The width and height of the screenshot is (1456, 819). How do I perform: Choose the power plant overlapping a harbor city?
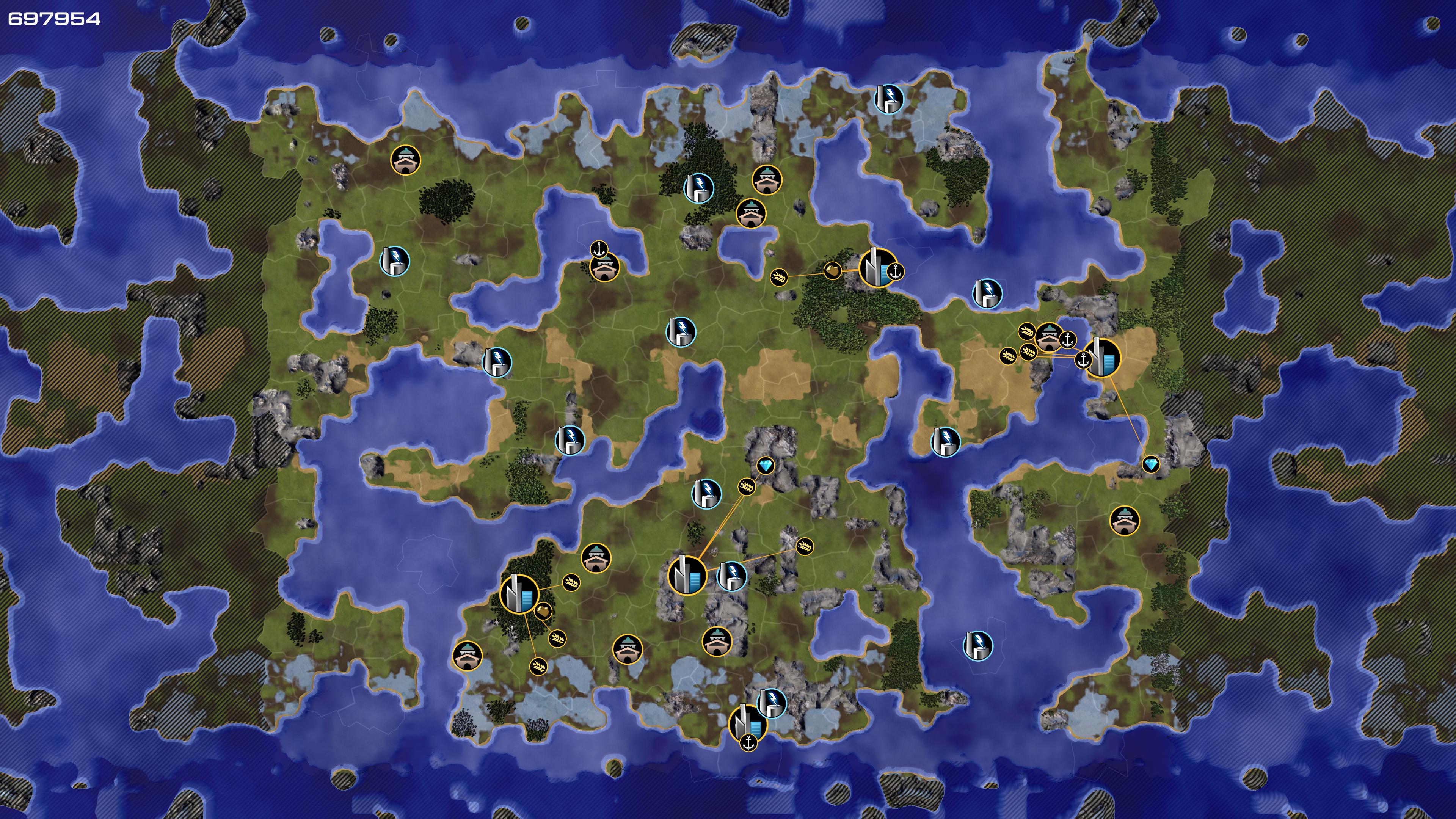pyautogui.click(x=770, y=703)
